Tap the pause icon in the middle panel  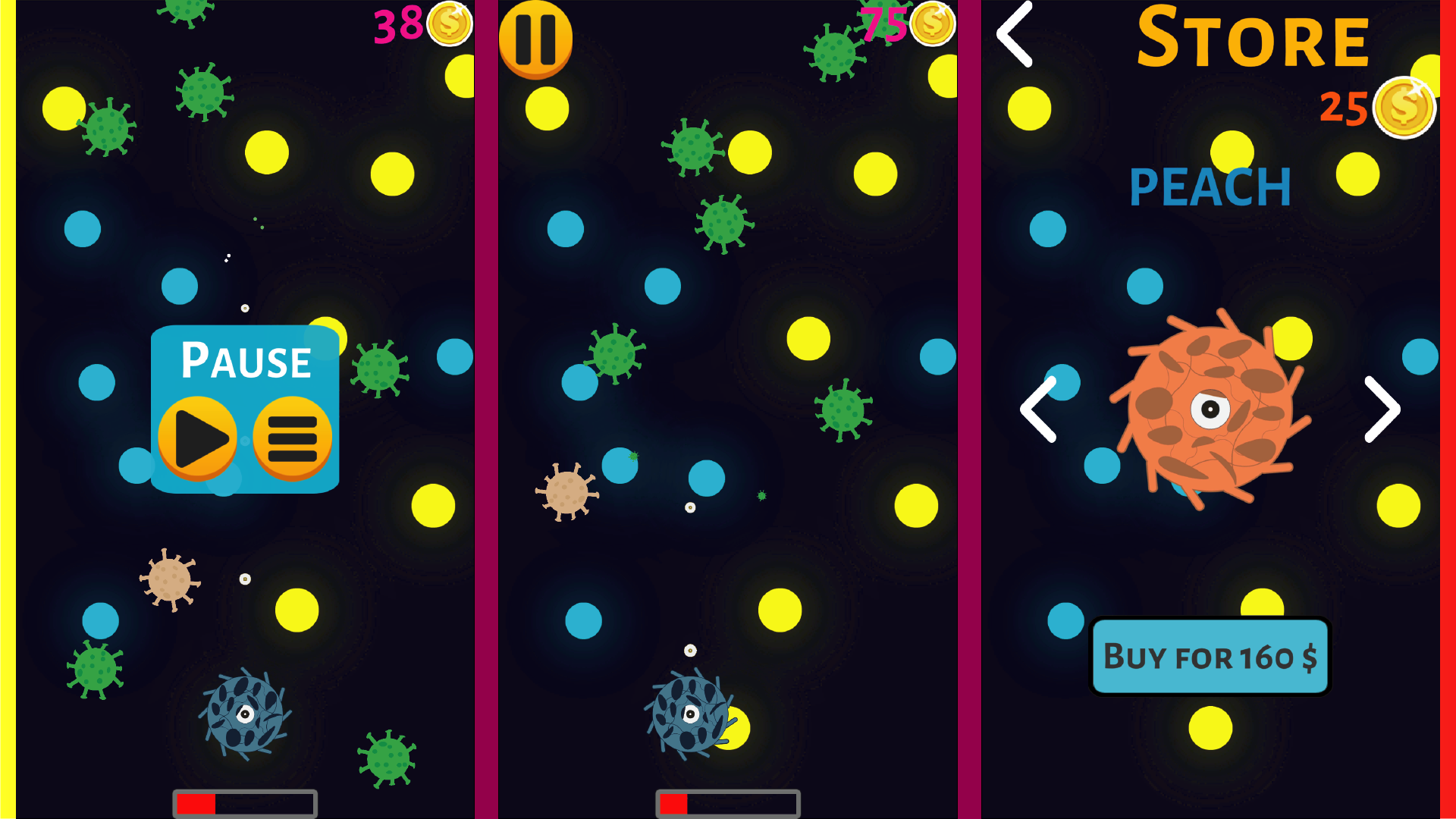click(535, 41)
